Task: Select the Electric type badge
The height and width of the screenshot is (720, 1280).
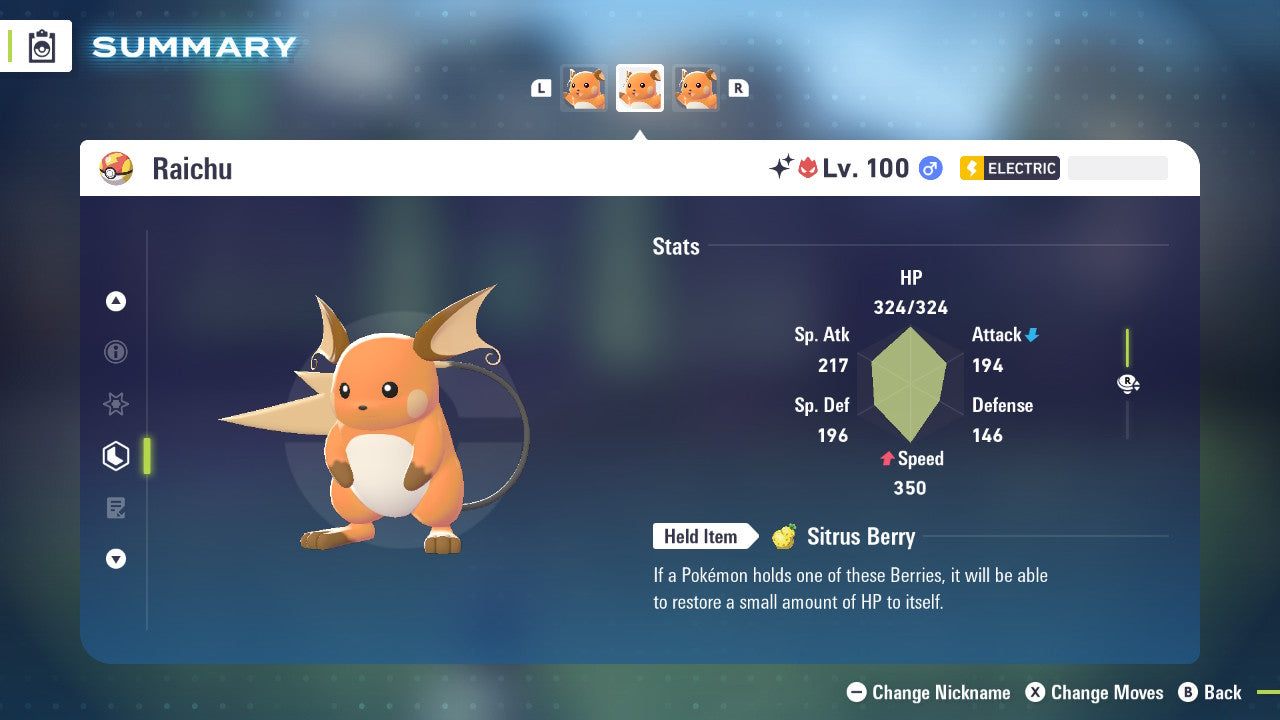Action: (1009, 168)
